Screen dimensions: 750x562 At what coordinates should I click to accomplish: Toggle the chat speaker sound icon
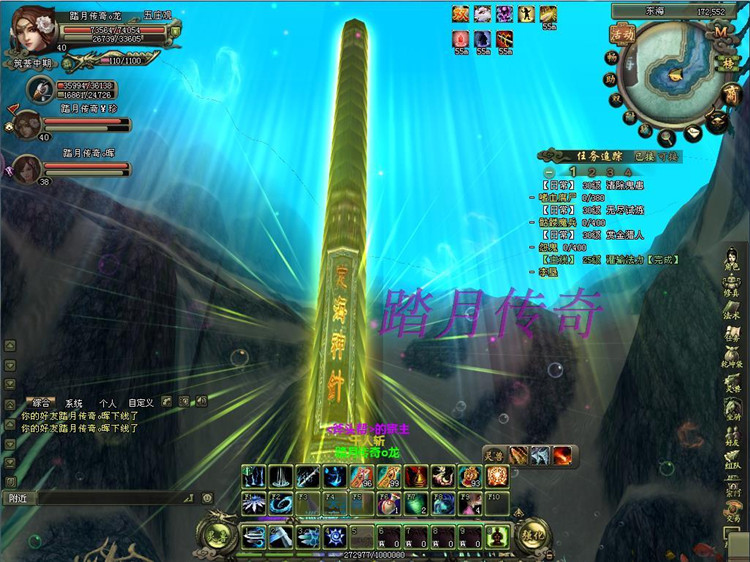click(x=201, y=401)
